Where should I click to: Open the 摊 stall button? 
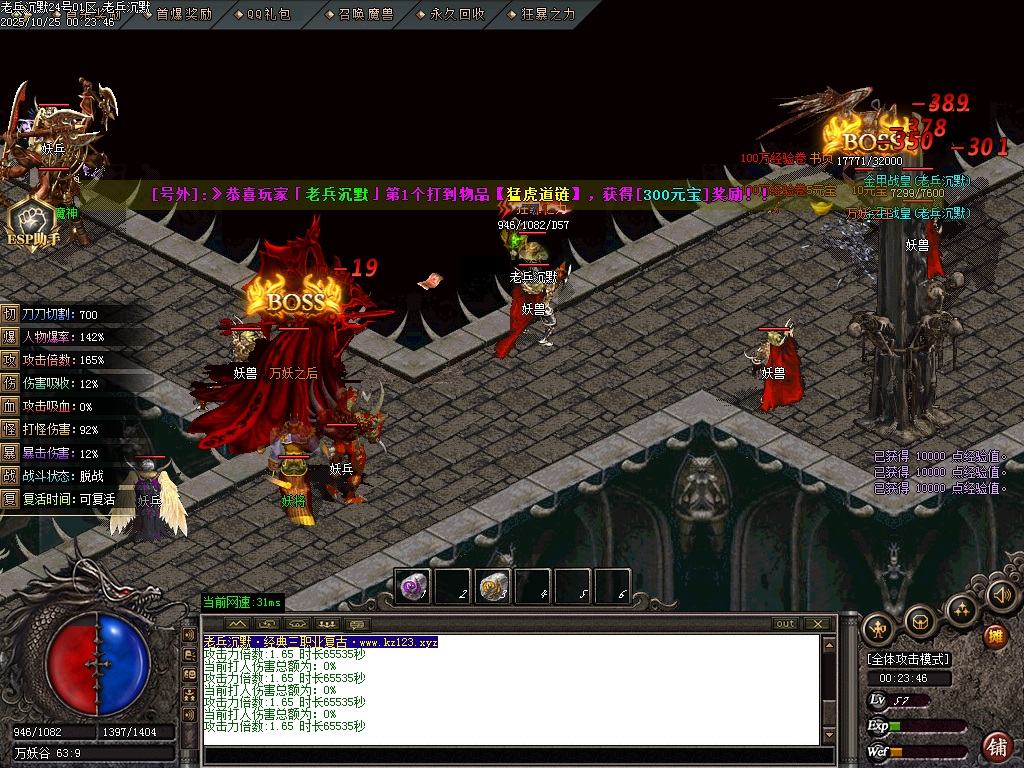(x=995, y=636)
